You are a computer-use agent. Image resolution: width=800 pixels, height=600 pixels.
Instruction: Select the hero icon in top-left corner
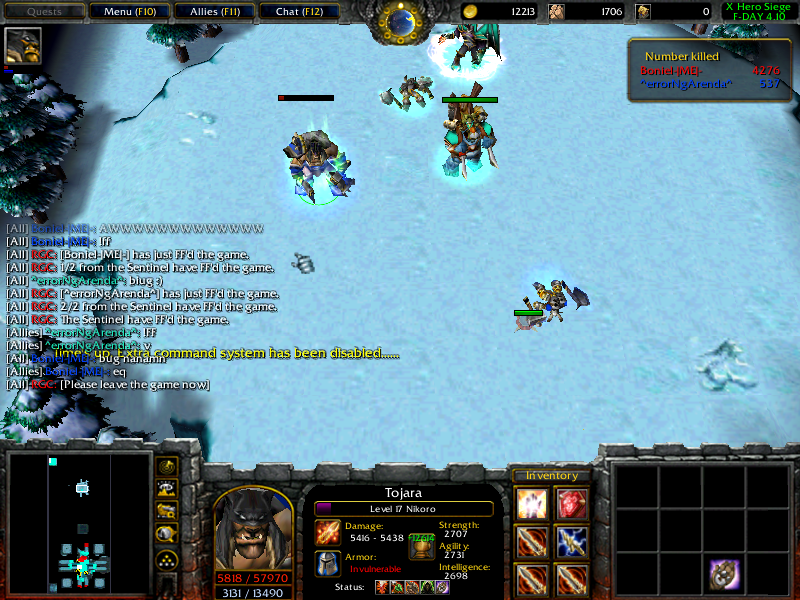(x=22, y=45)
